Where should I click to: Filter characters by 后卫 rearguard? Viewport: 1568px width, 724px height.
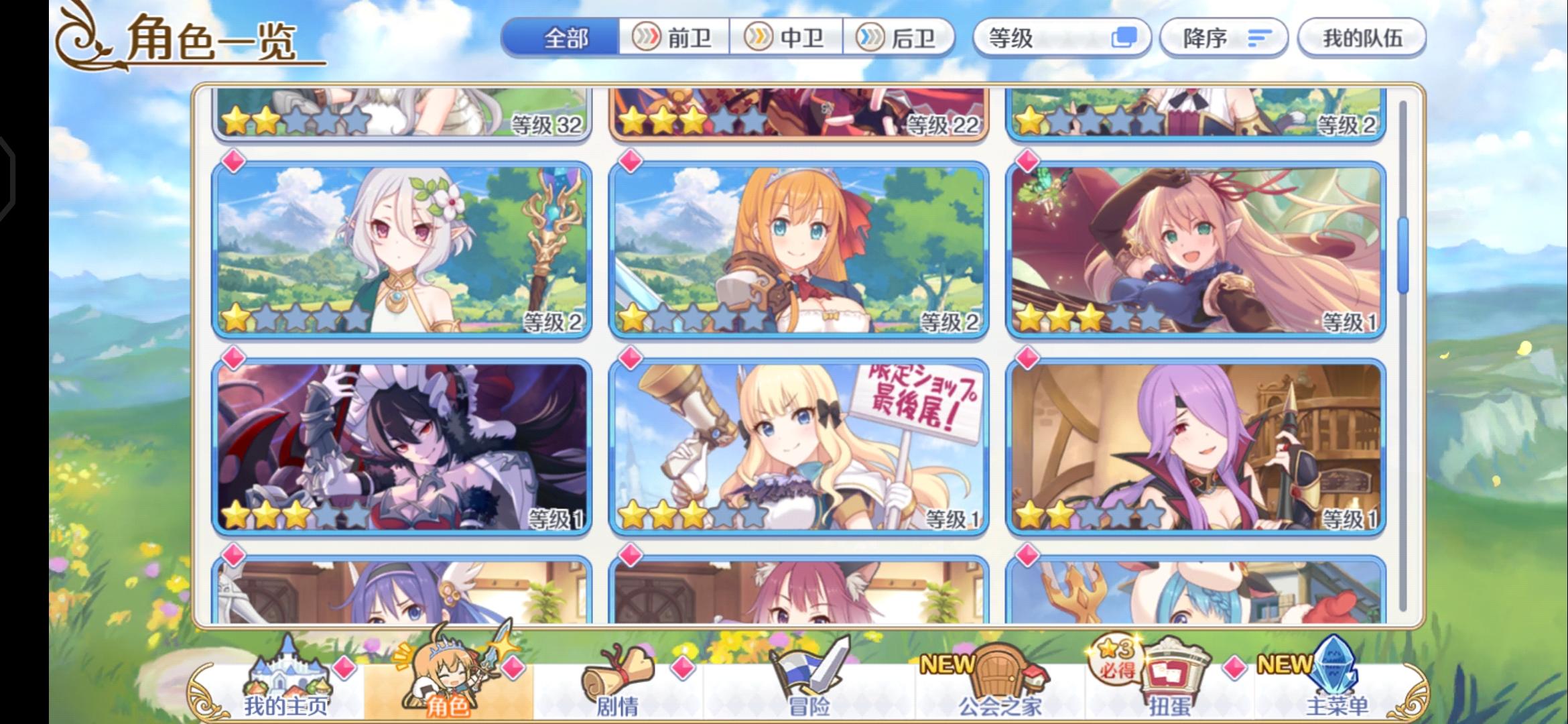[x=902, y=38]
